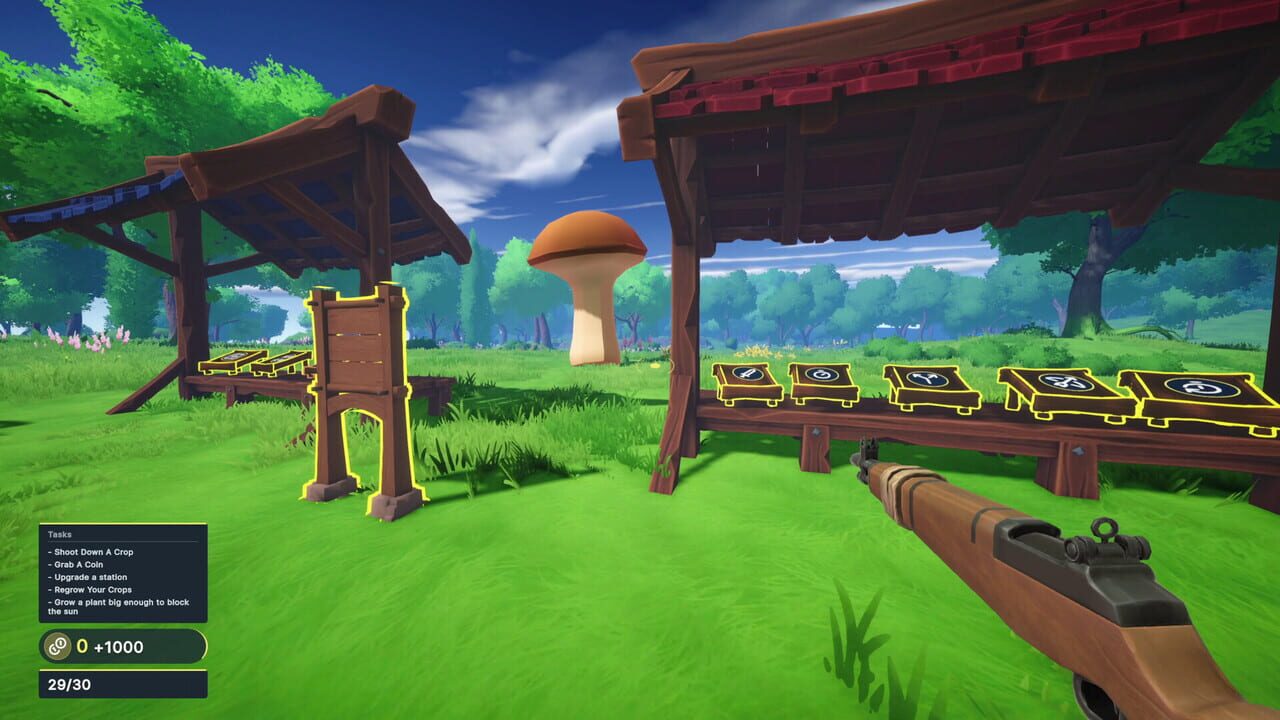The width and height of the screenshot is (1280, 720).
Task: Select the clock timer station icon
Action: coord(824,375)
